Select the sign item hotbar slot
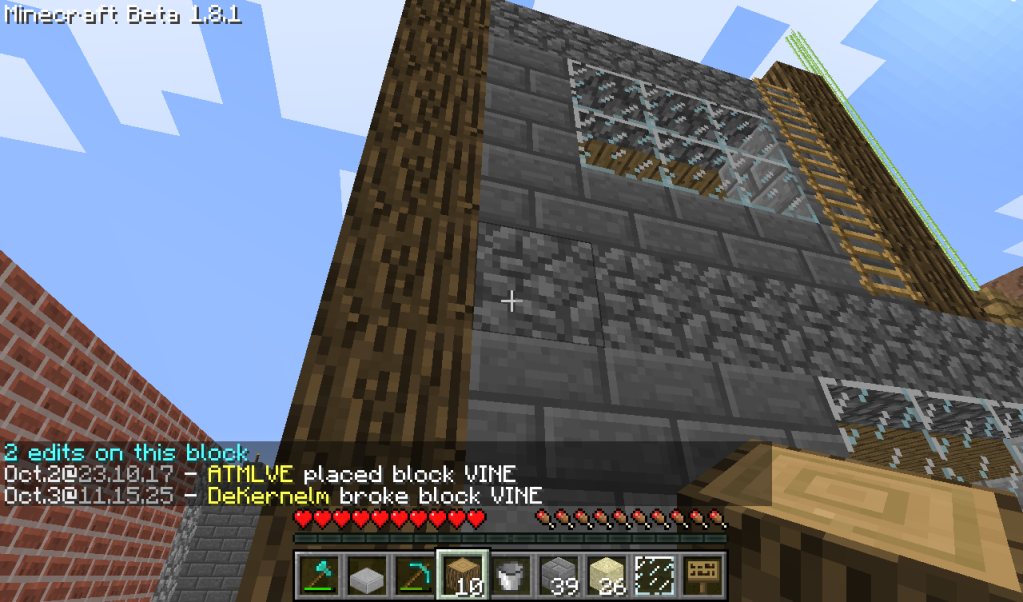1023x602 pixels. [x=702, y=575]
